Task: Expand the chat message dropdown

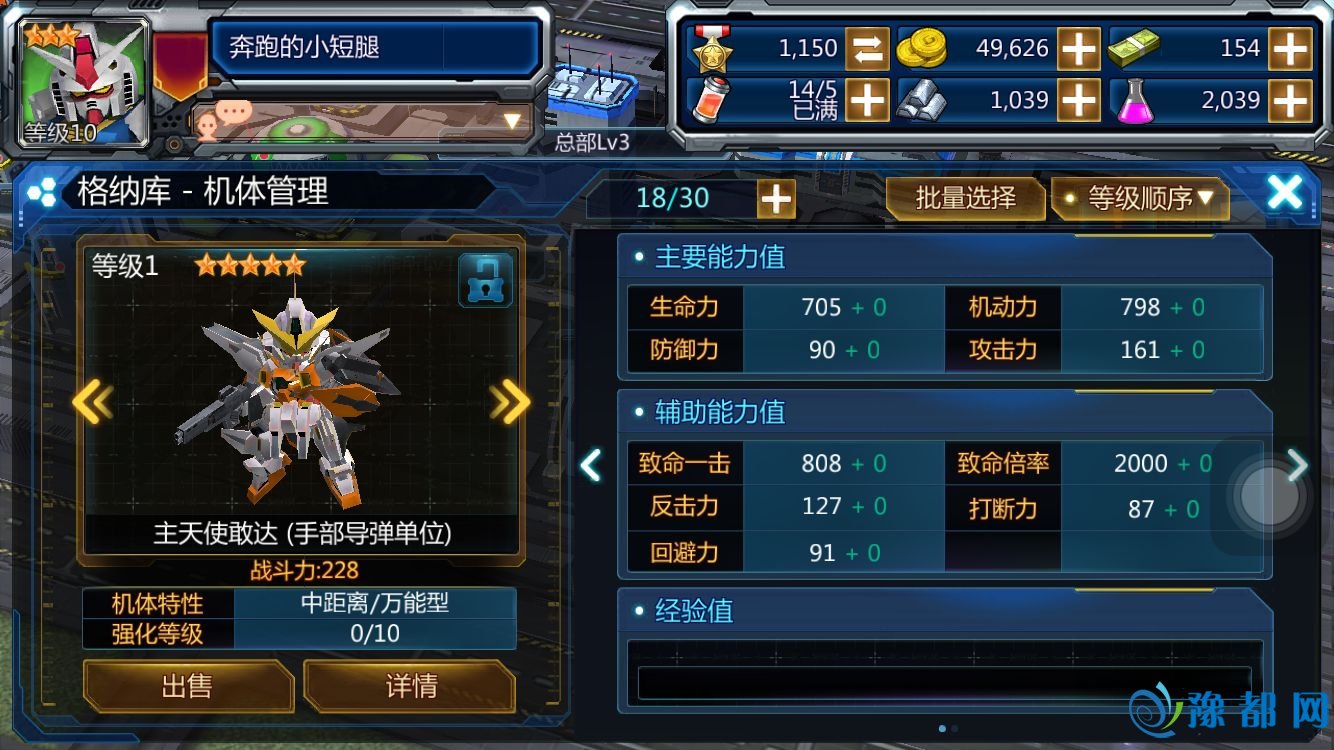Action: pos(512,122)
